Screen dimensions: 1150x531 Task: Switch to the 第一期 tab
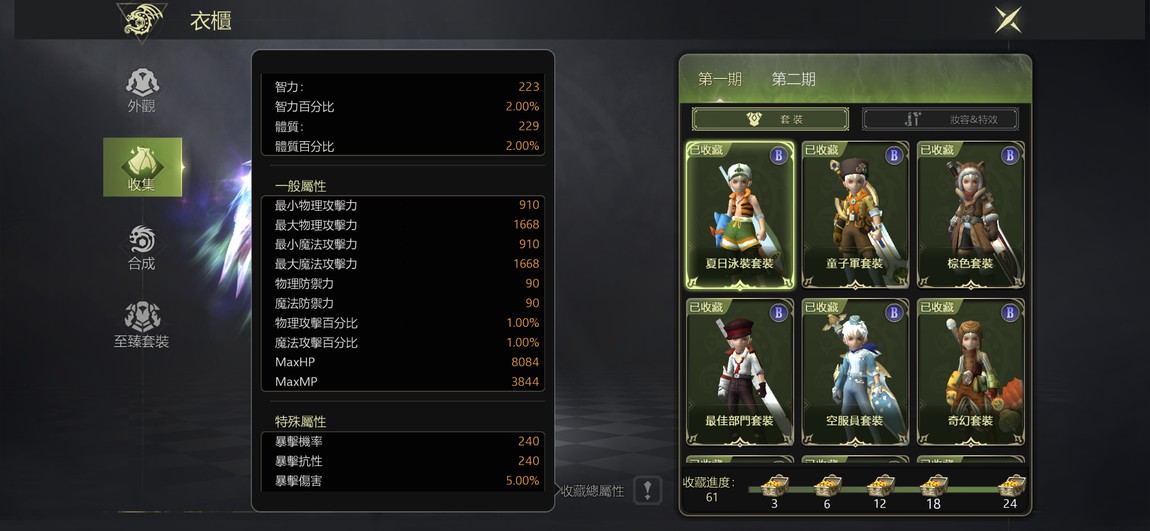click(x=719, y=80)
